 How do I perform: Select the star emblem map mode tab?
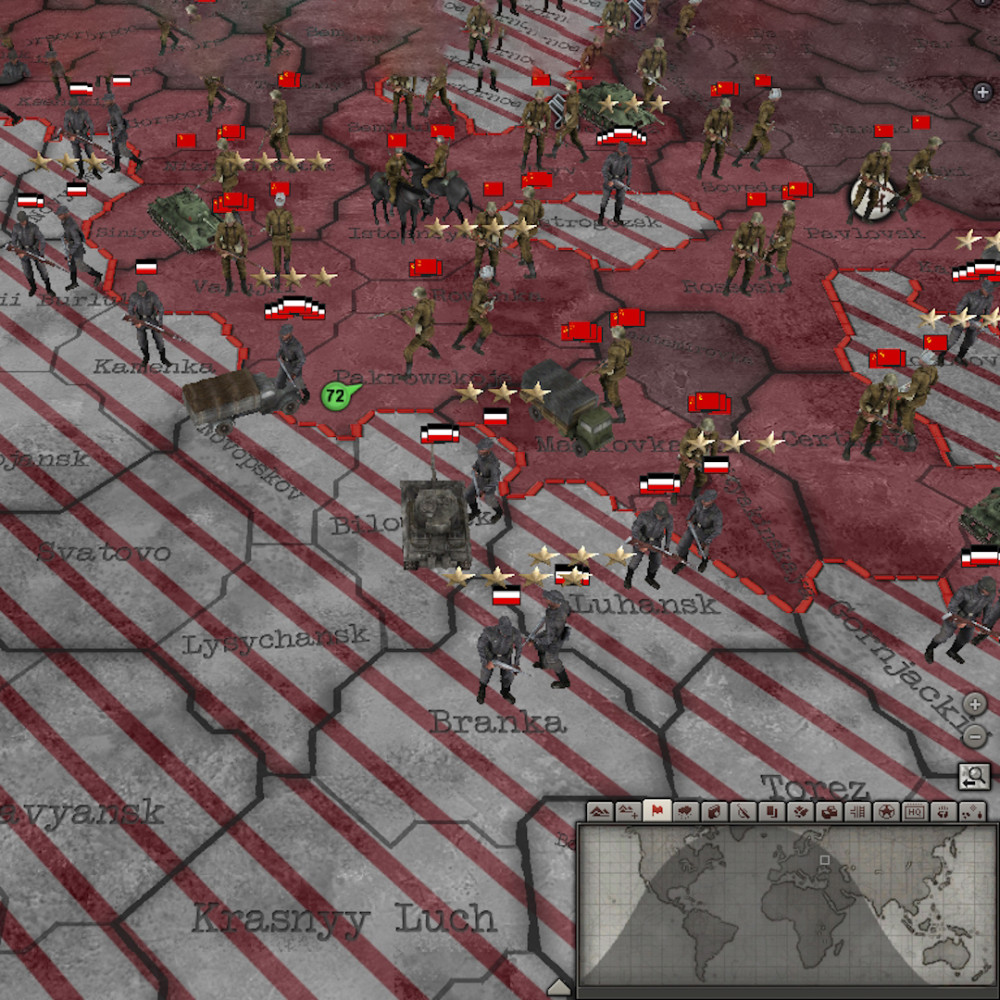[x=886, y=812]
